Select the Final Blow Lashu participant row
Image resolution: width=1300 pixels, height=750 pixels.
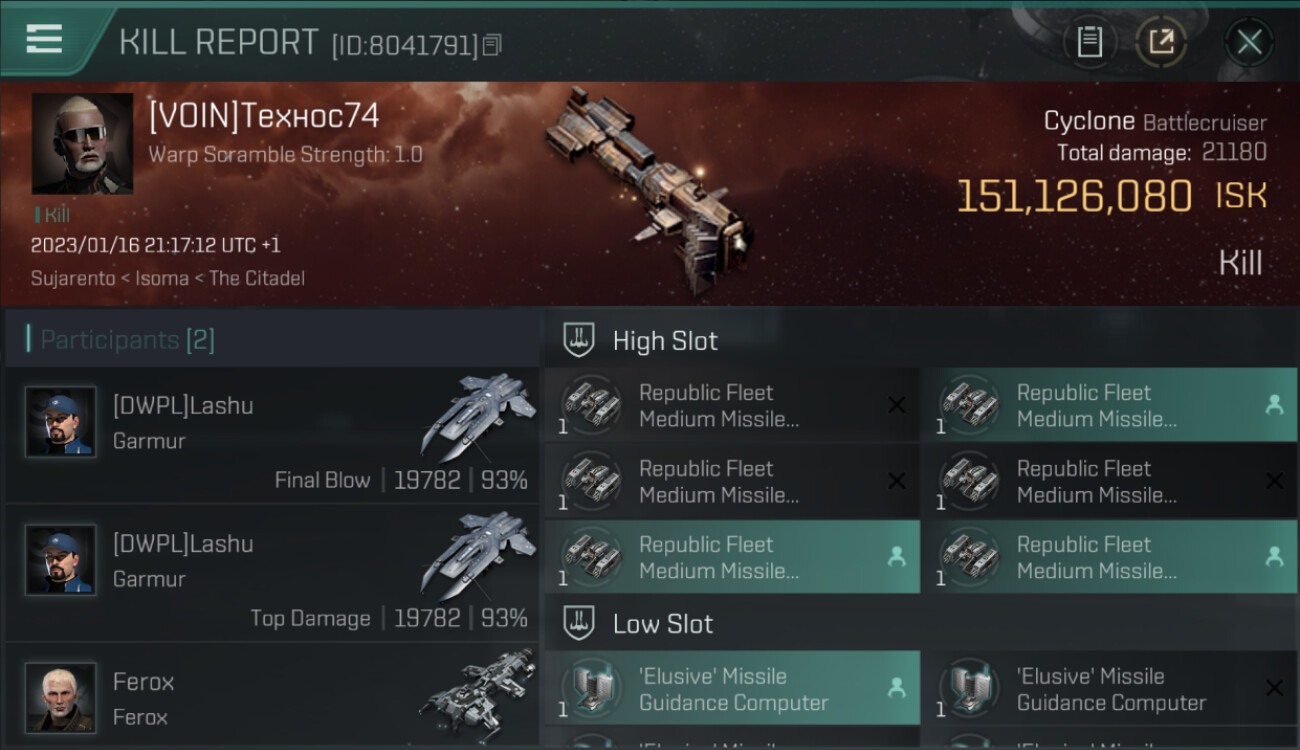point(272,435)
